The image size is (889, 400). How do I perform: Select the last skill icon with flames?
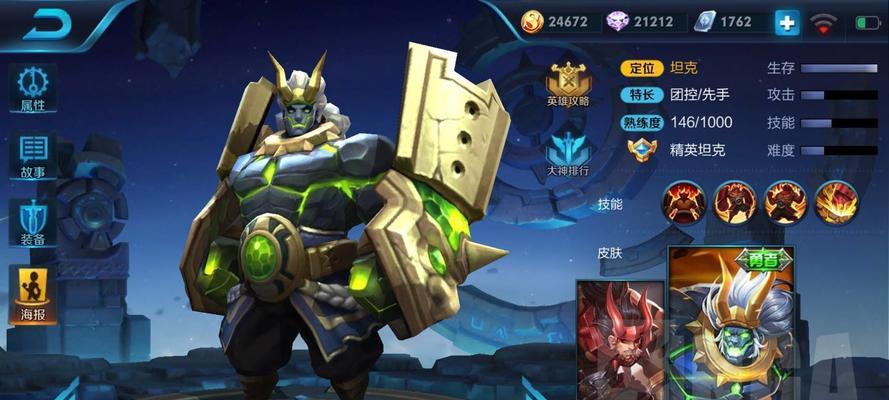pos(836,203)
